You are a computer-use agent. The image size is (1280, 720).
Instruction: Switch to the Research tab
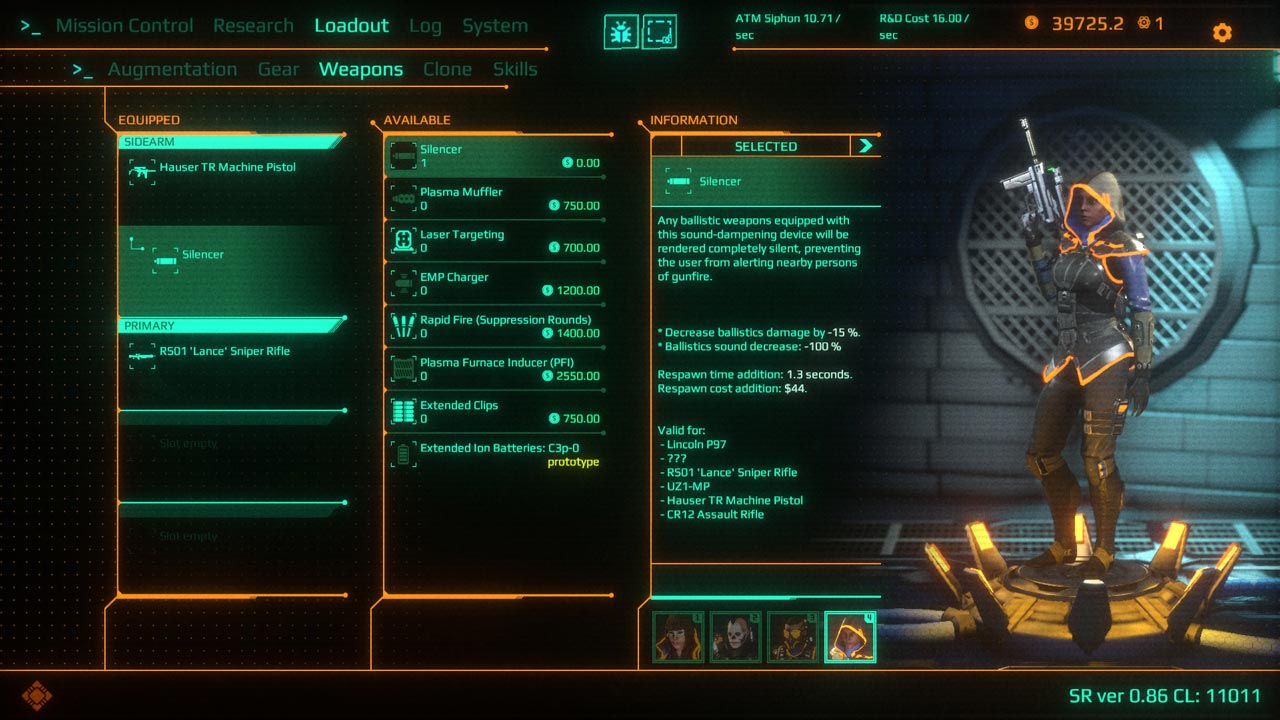click(x=253, y=26)
